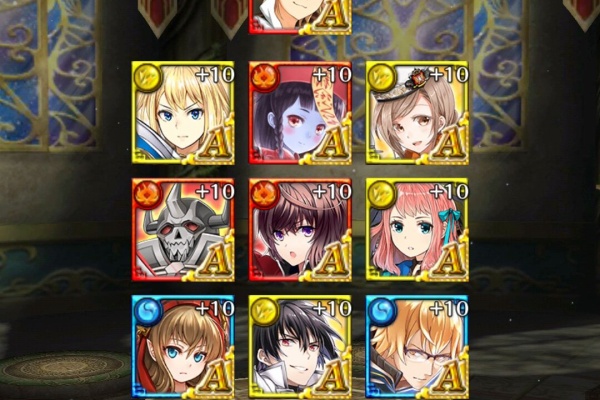Choose the blue-skinned girl character card
The height and width of the screenshot is (400, 600).
point(300,112)
